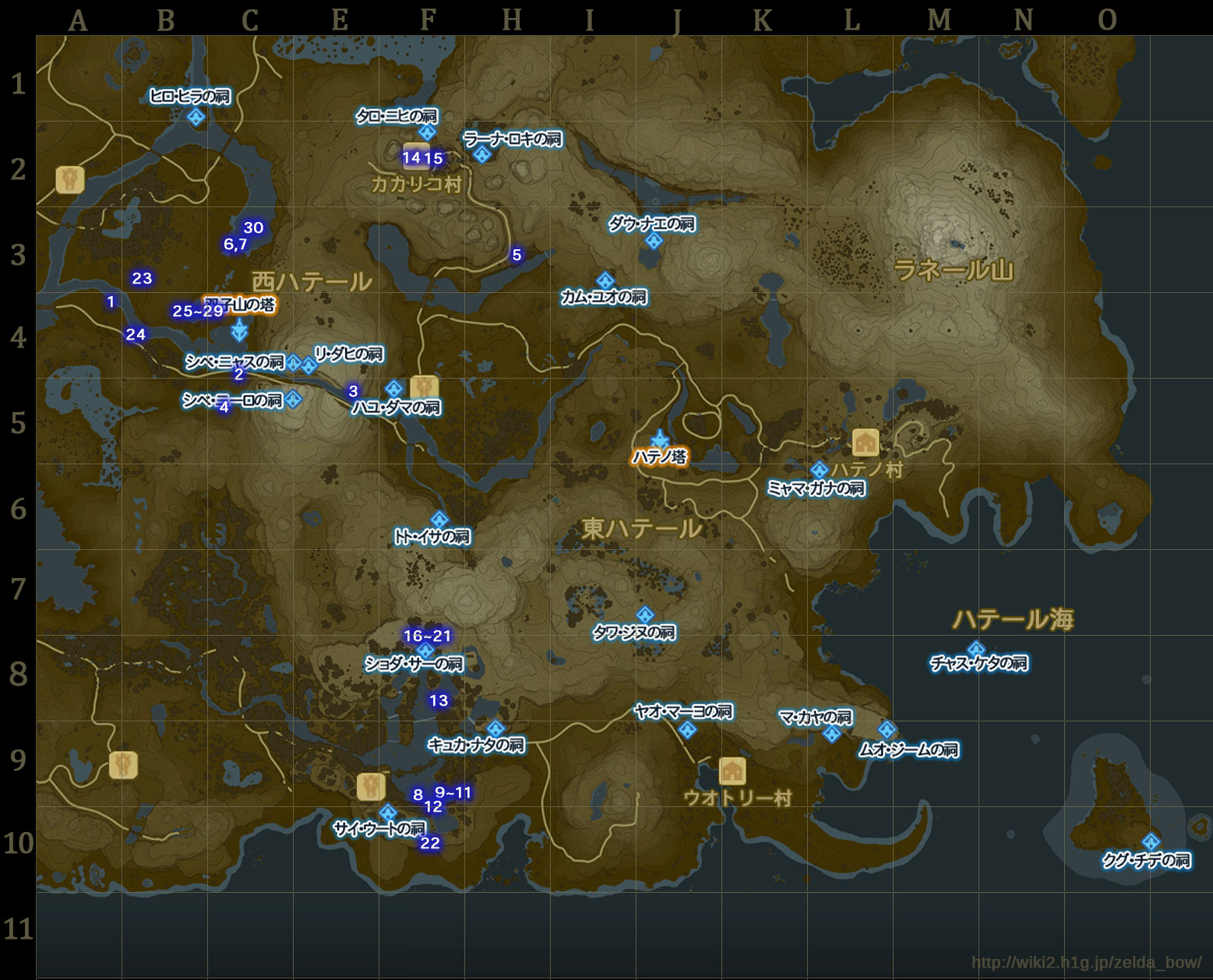Select the ヒロ・ヒラの祠 shrine marker
This screenshot has height=980, width=1213.
pyautogui.click(x=196, y=117)
